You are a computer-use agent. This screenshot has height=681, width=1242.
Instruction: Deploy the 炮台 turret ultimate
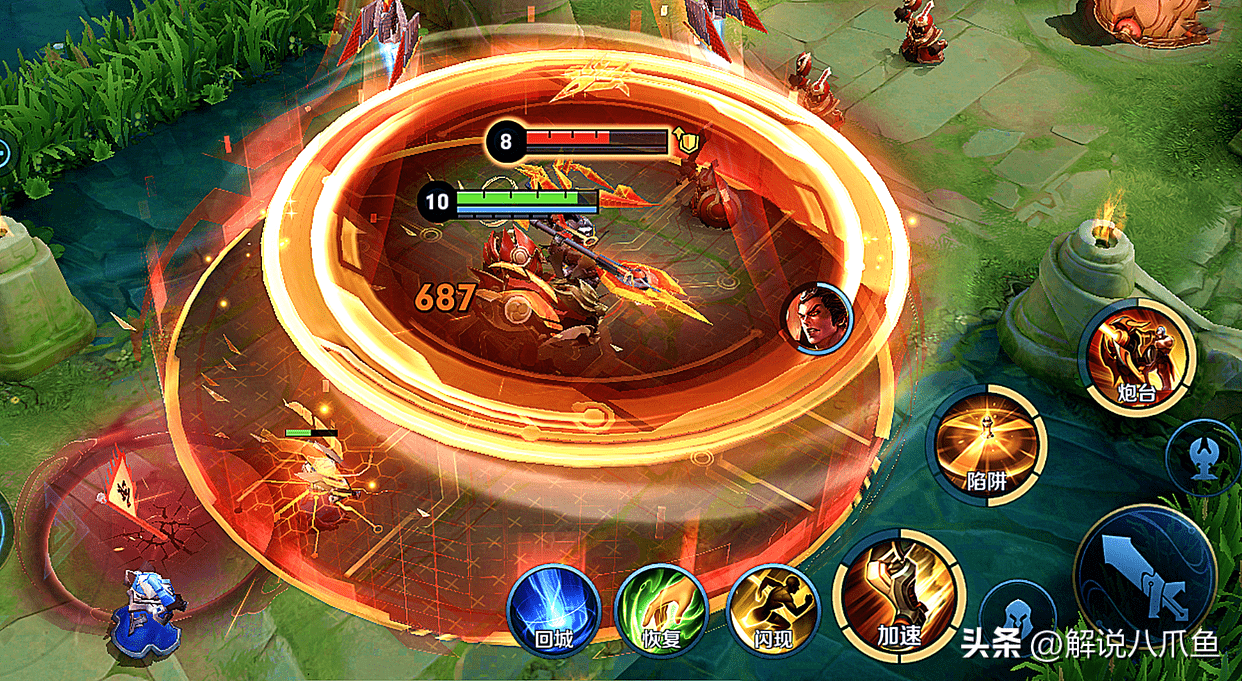[x=1138, y=357]
